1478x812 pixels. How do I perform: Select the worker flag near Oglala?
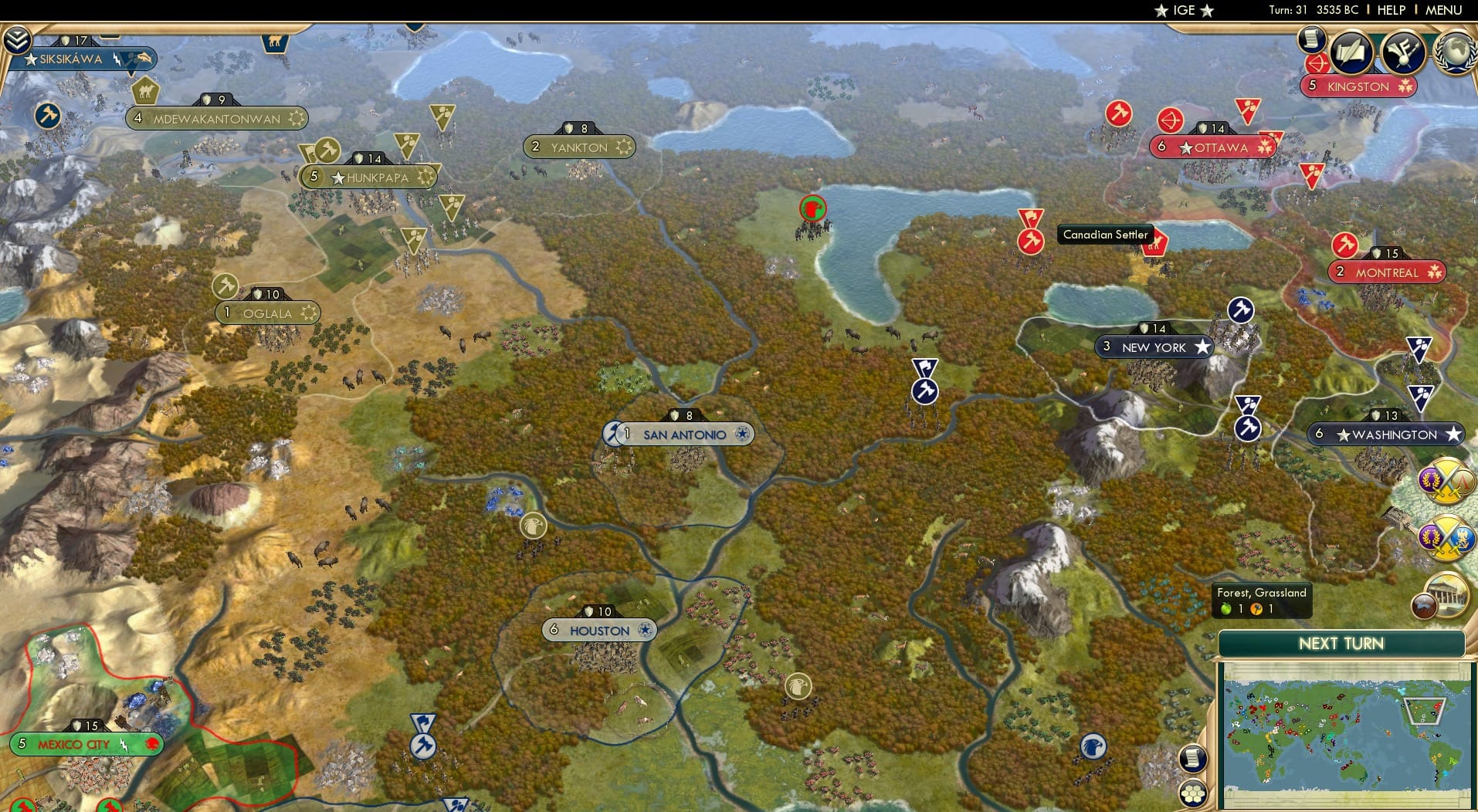(225, 286)
